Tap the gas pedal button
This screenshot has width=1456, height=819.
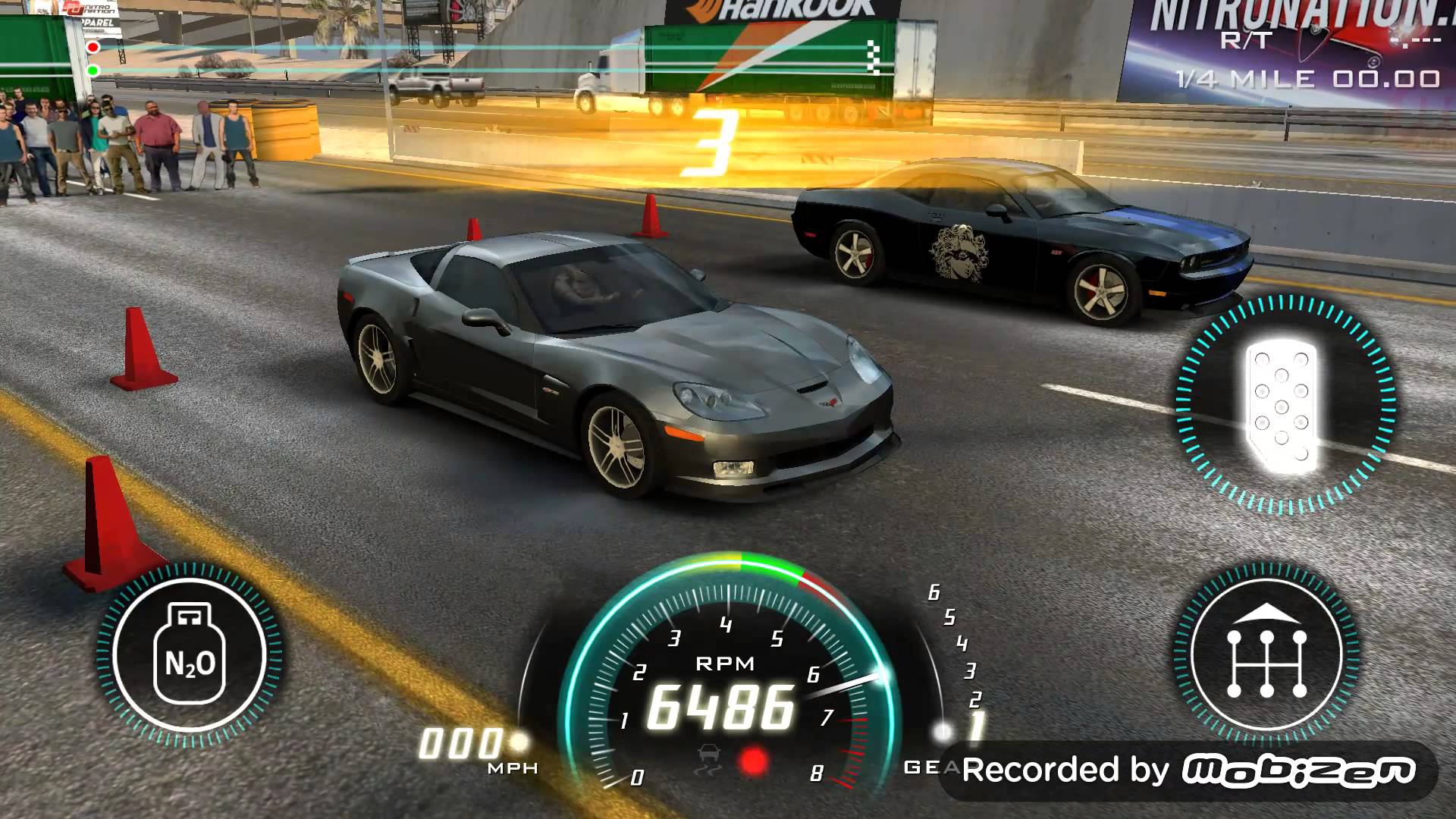[x=1283, y=406]
